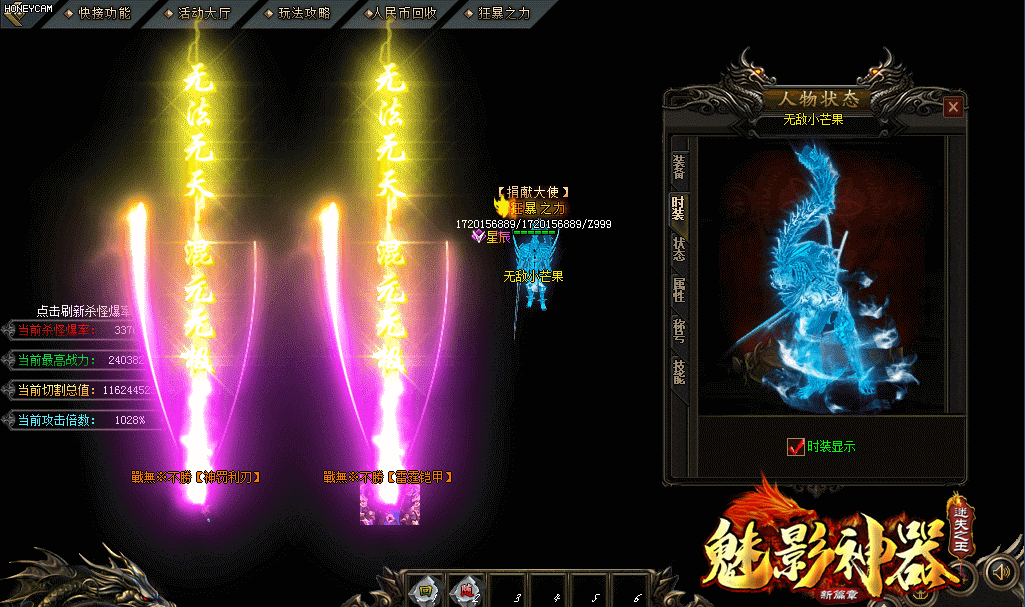Switch to the 技能 skills tab
Screen dimensions: 1025x607
(679, 372)
